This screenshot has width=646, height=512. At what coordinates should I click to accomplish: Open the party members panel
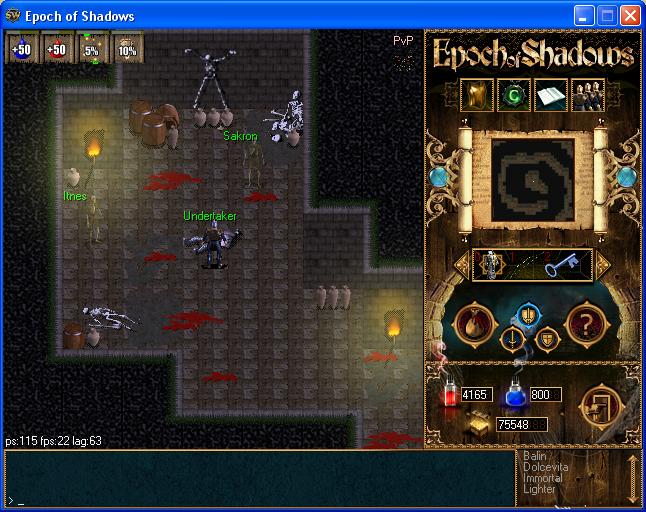[587, 94]
